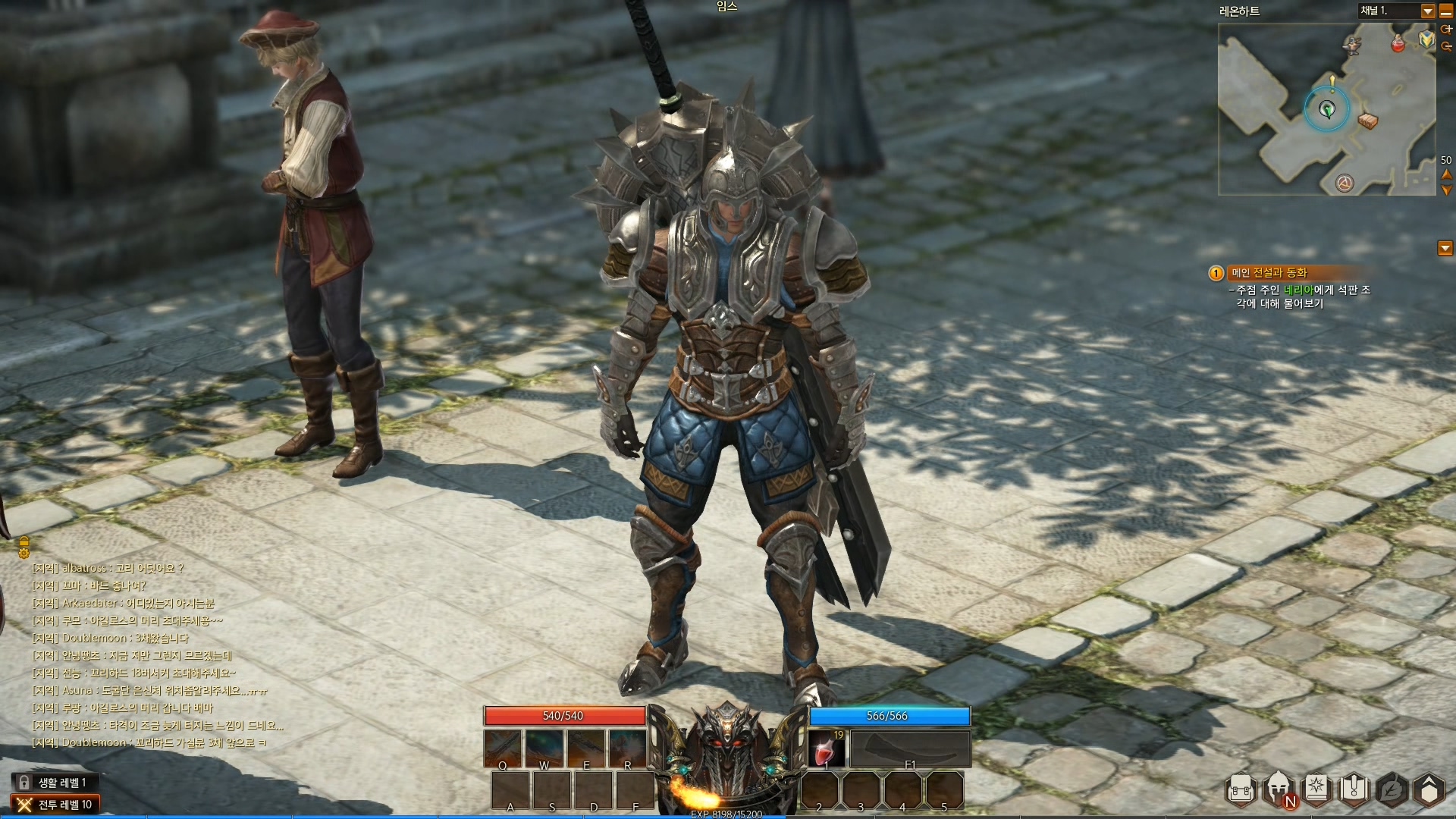Expand the hexagon arrow menu button
1456x819 pixels.
point(1429,789)
